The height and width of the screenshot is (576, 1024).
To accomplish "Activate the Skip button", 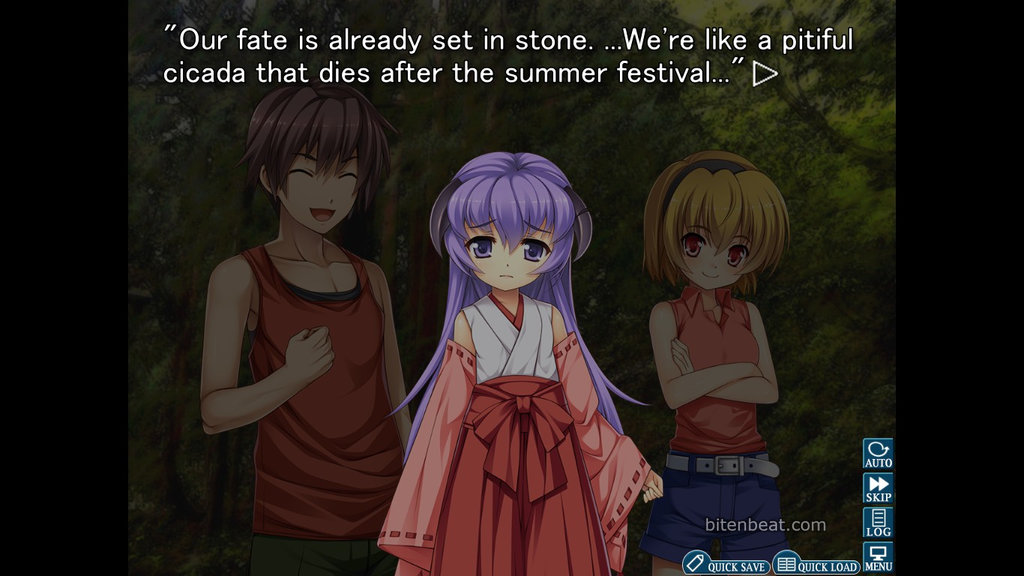I will [x=878, y=488].
